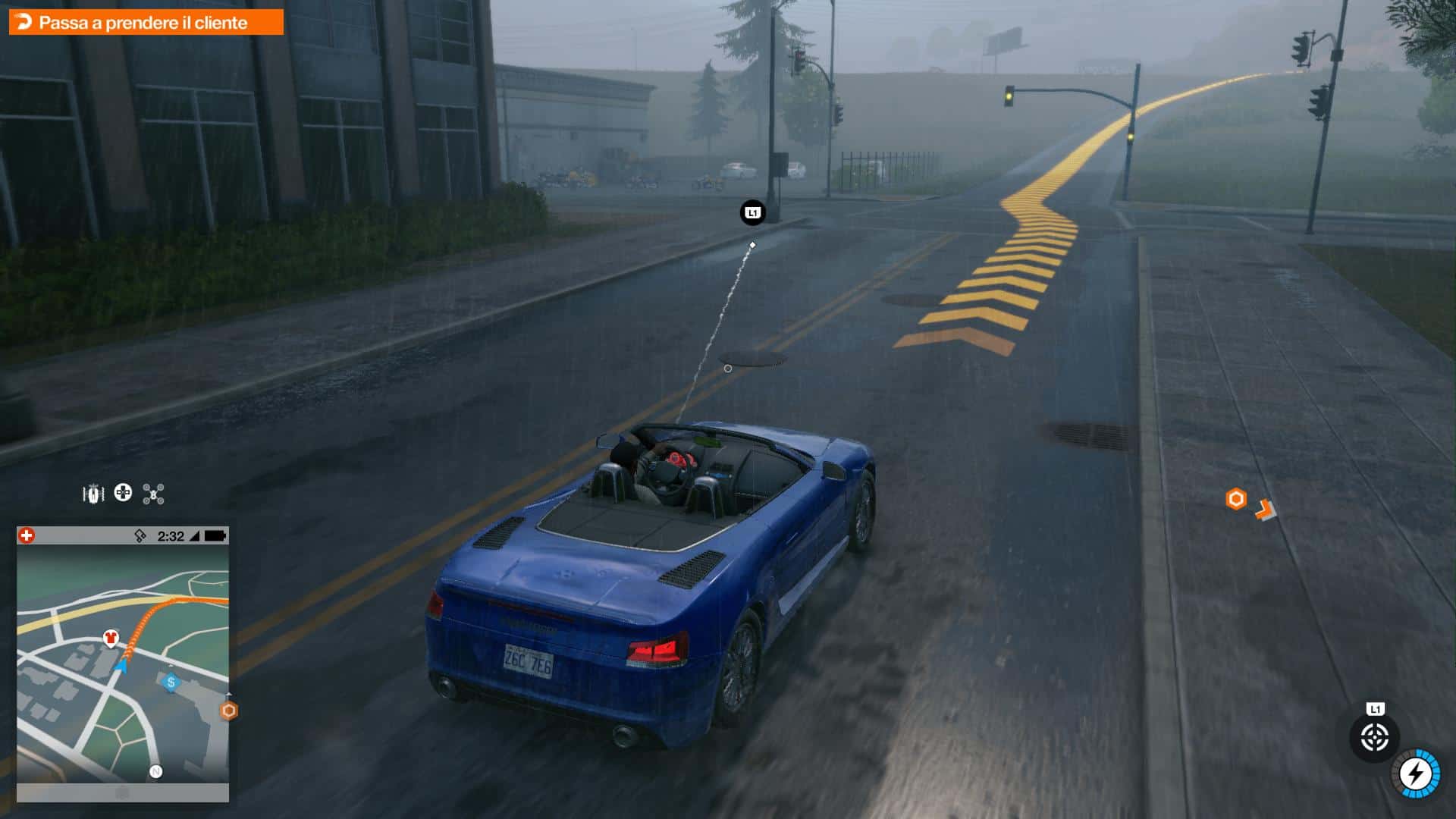Click the red medical cross icon

[27, 536]
